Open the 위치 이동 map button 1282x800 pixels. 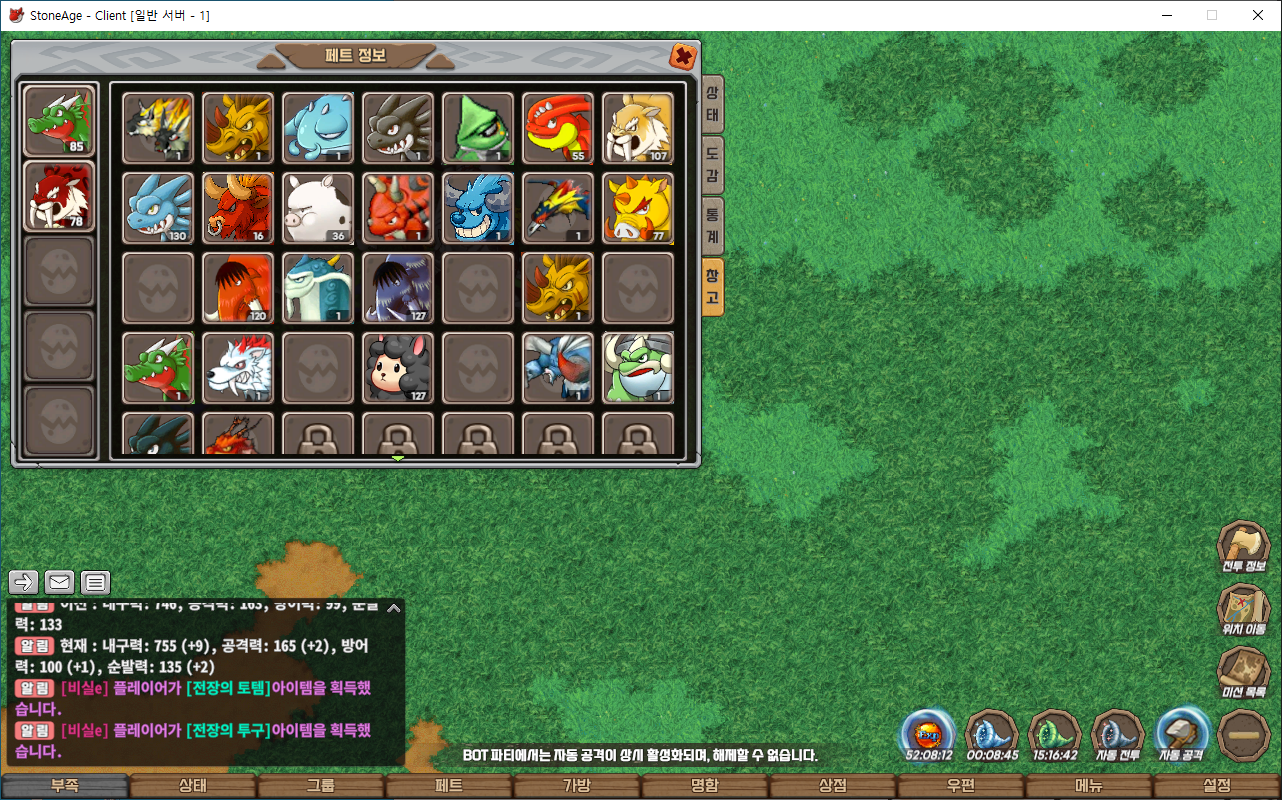tap(1243, 611)
